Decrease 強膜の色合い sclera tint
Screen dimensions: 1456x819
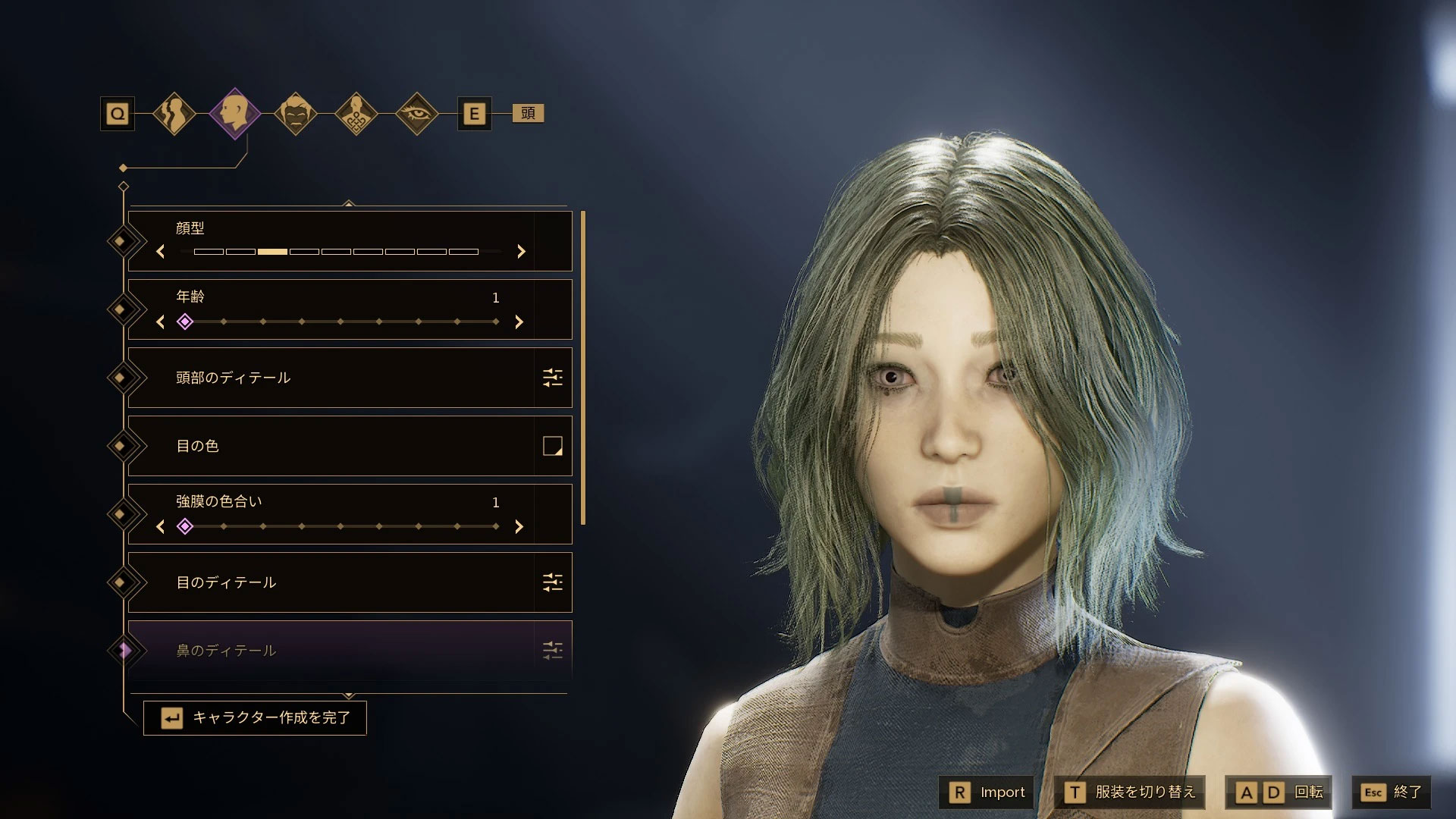(160, 526)
